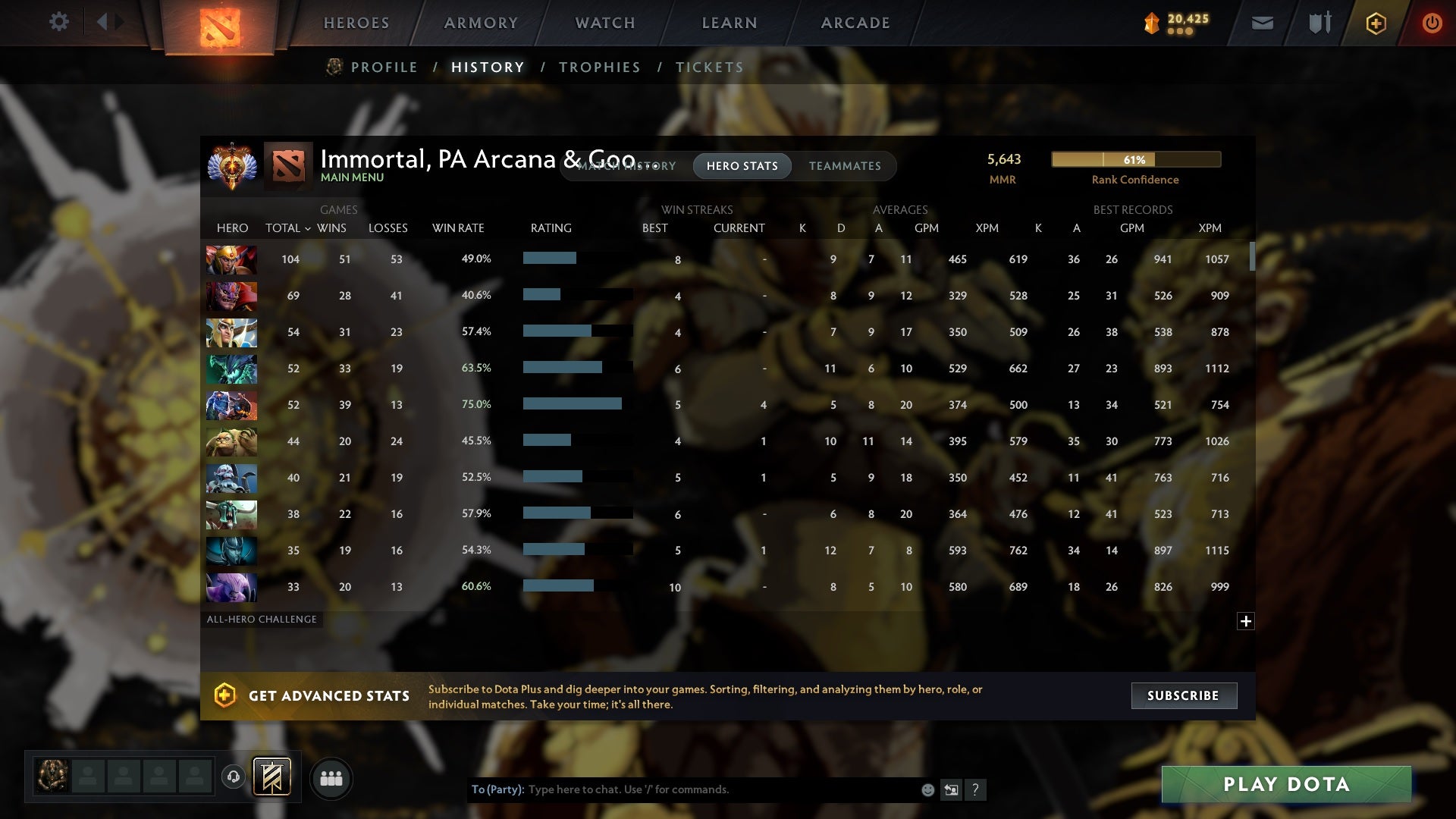This screenshot has height=819, width=1456.
Task: Expand the plus button below hero list
Action: tap(1247, 621)
